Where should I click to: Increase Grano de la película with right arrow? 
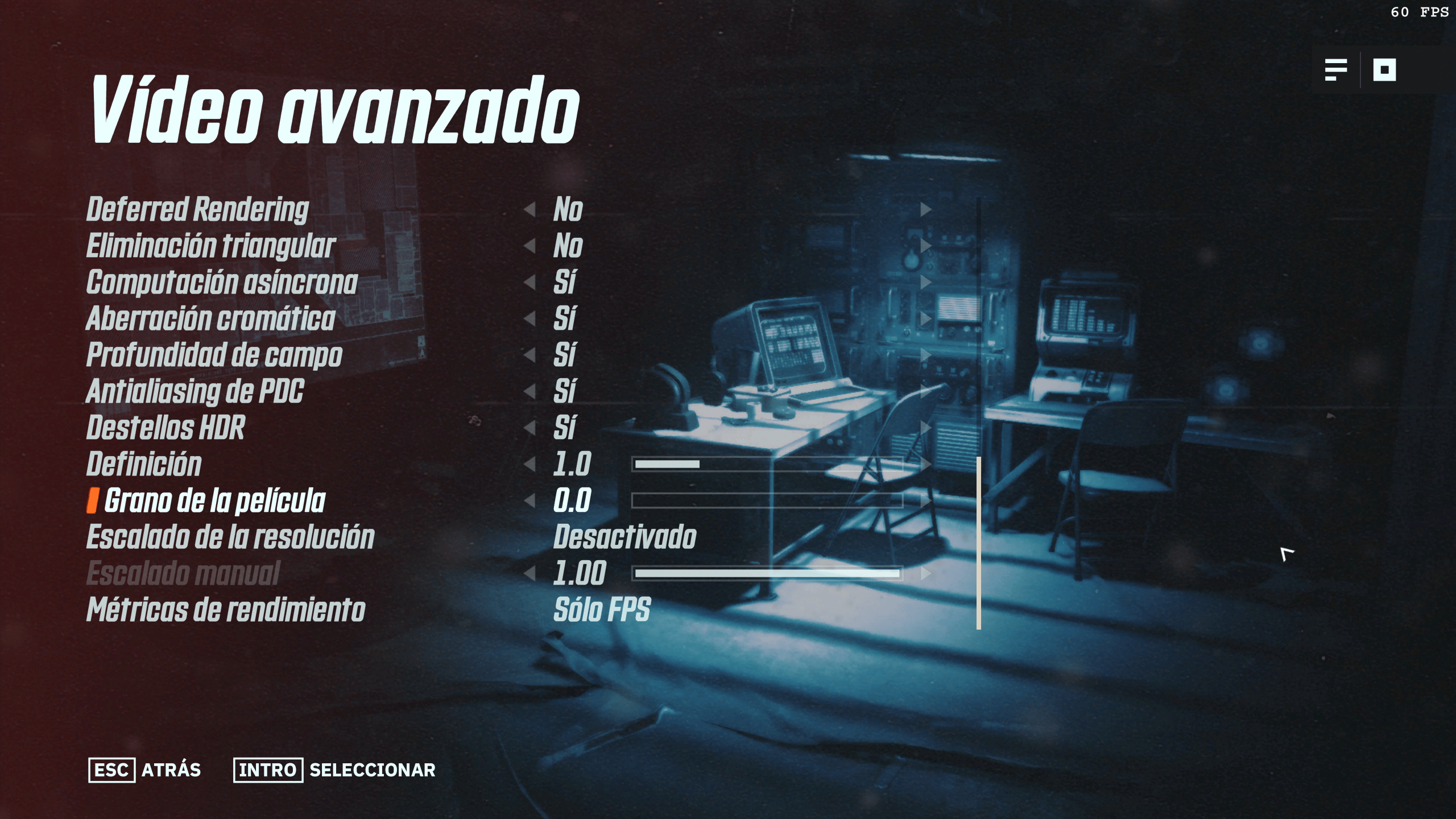click(x=926, y=500)
